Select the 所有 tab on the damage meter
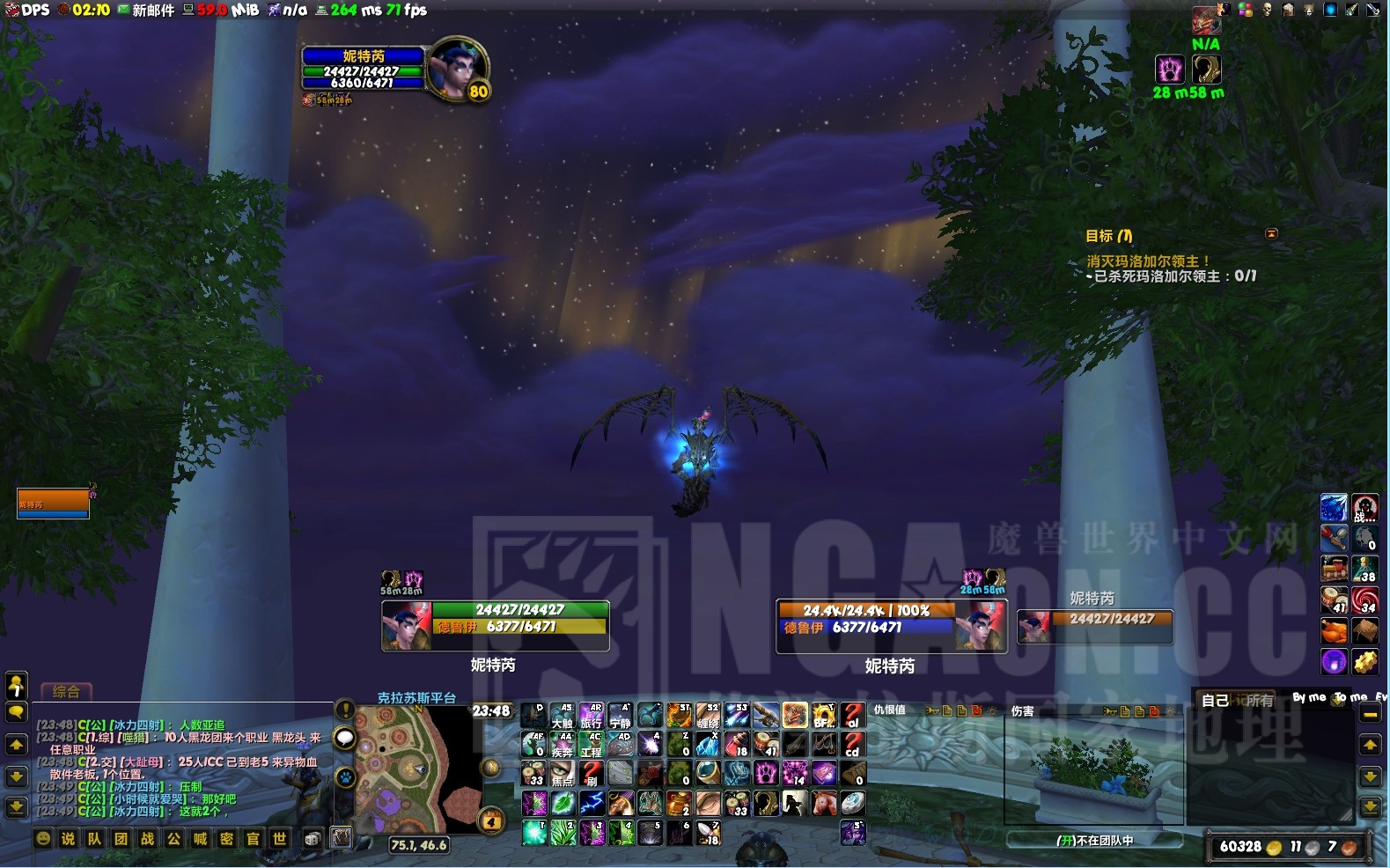Screen dimensions: 1390x868 (1261, 699)
